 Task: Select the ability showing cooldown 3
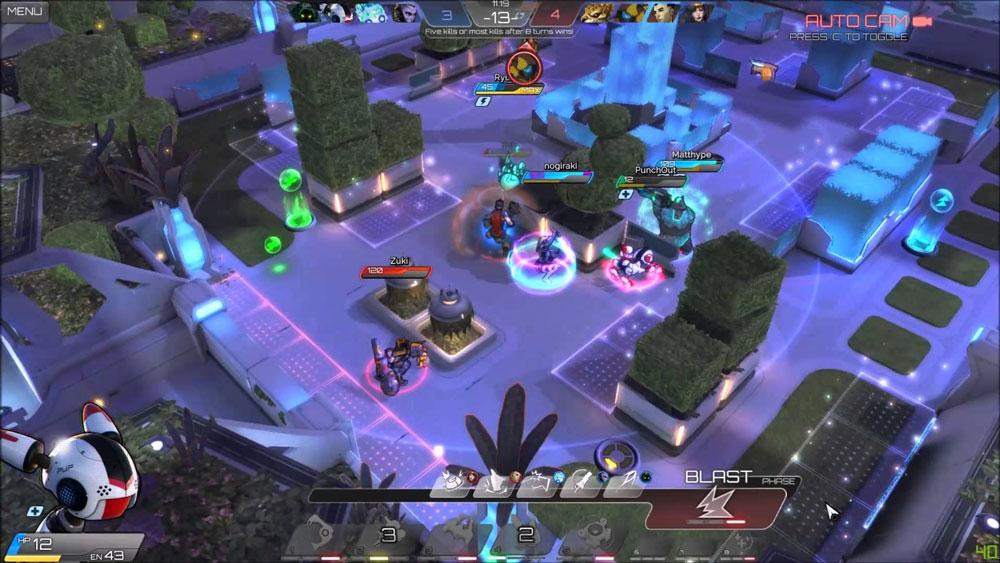pyautogui.click(x=388, y=536)
